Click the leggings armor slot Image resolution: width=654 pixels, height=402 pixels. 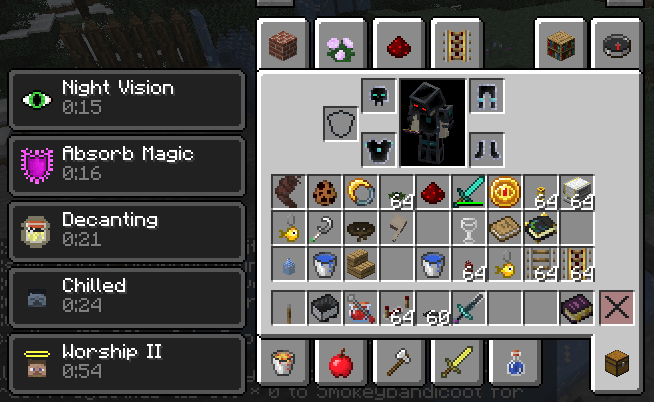click(x=486, y=96)
